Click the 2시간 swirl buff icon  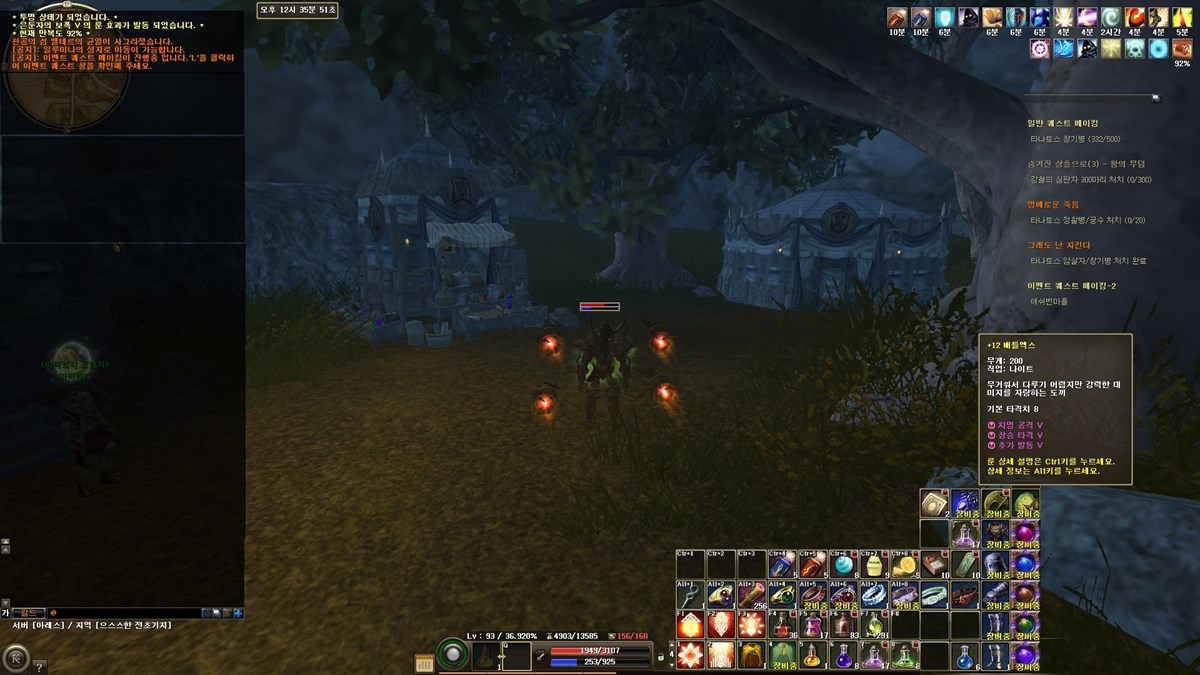[x=1111, y=18]
